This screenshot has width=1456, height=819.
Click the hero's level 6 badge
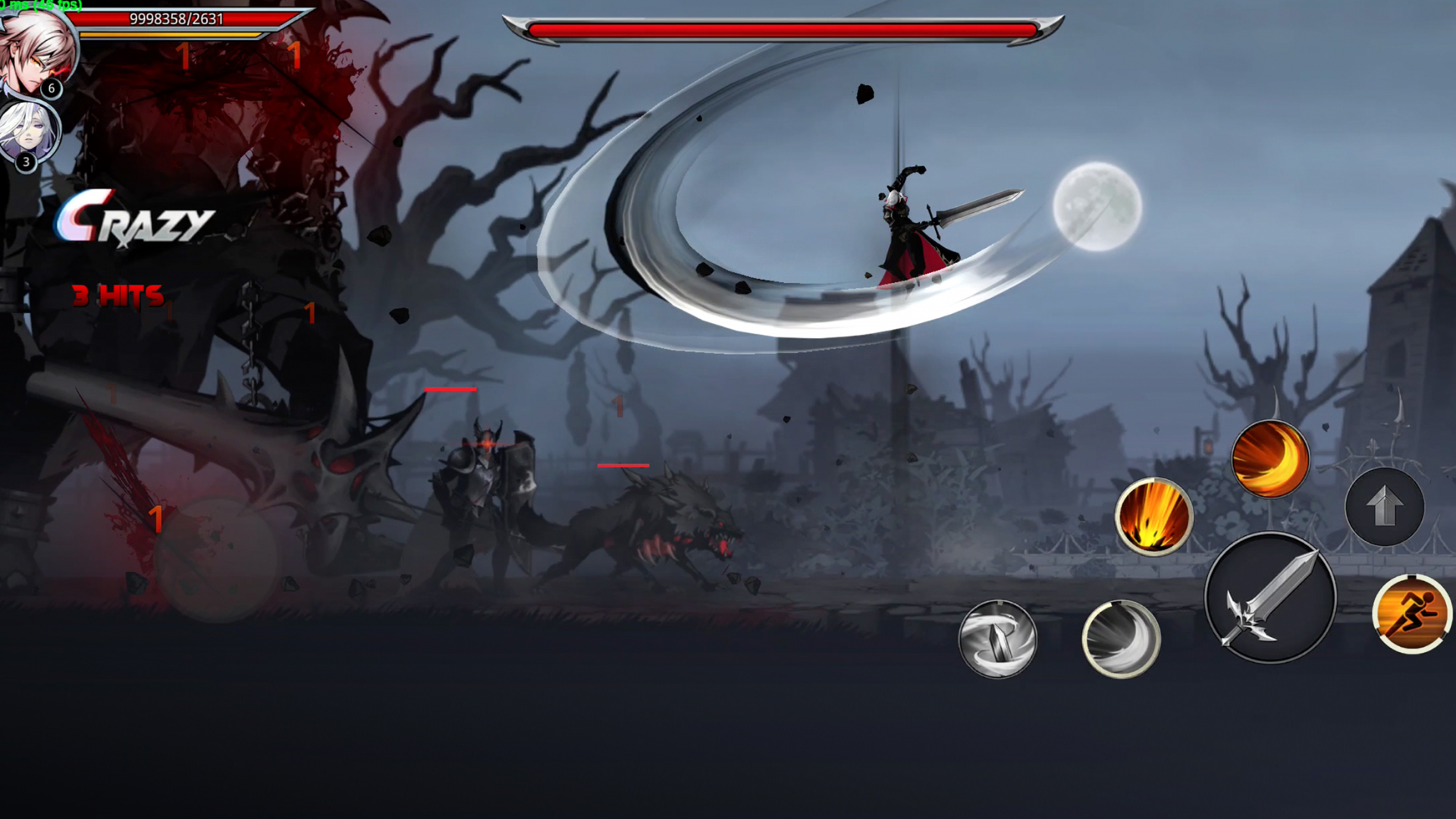click(51, 89)
